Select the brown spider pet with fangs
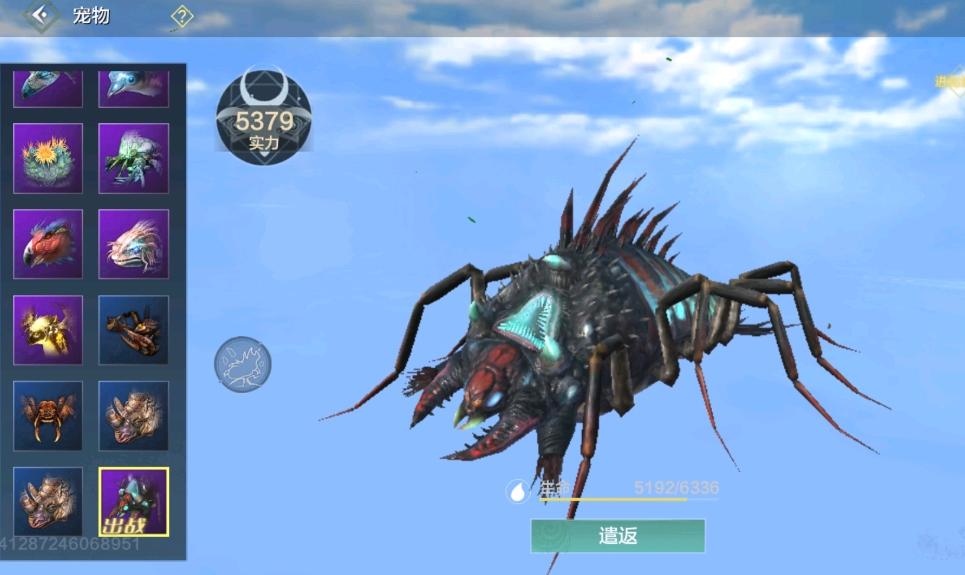Image resolution: width=965 pixels, height=575 pixels. [x=48, y=416]
